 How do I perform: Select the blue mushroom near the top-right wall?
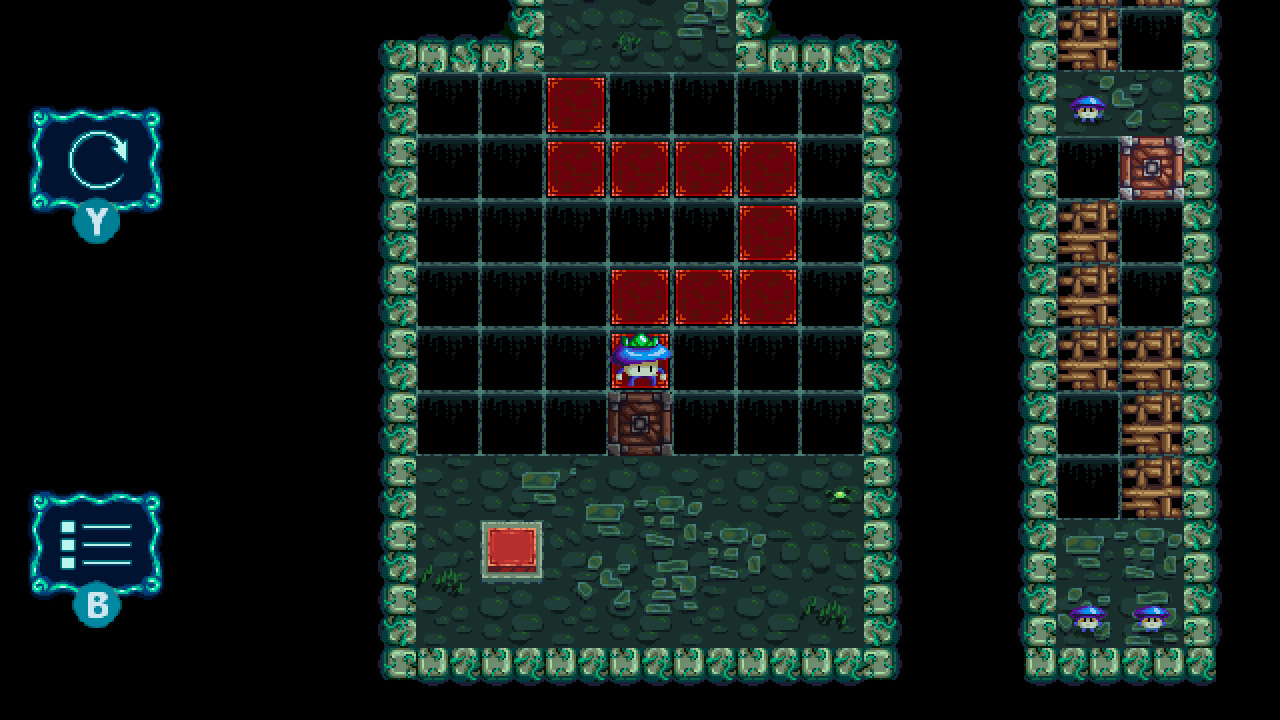coord(1088,106)
